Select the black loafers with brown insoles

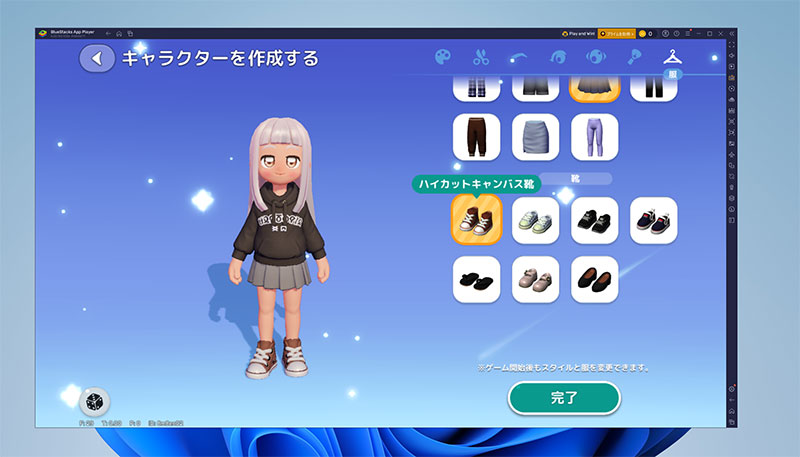pyautogui.click(x=595, y=280)
